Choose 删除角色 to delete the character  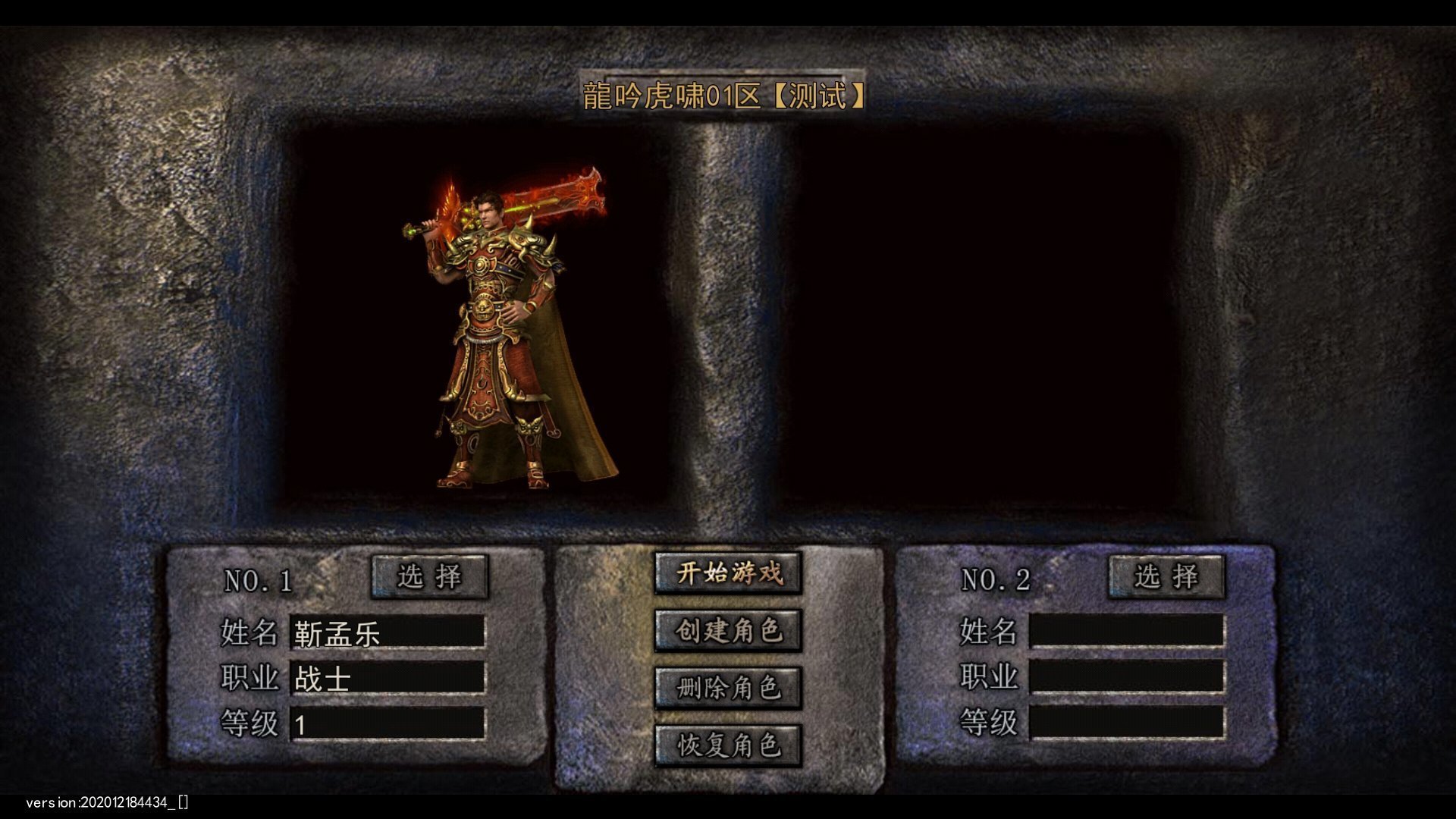pos(728,689)
